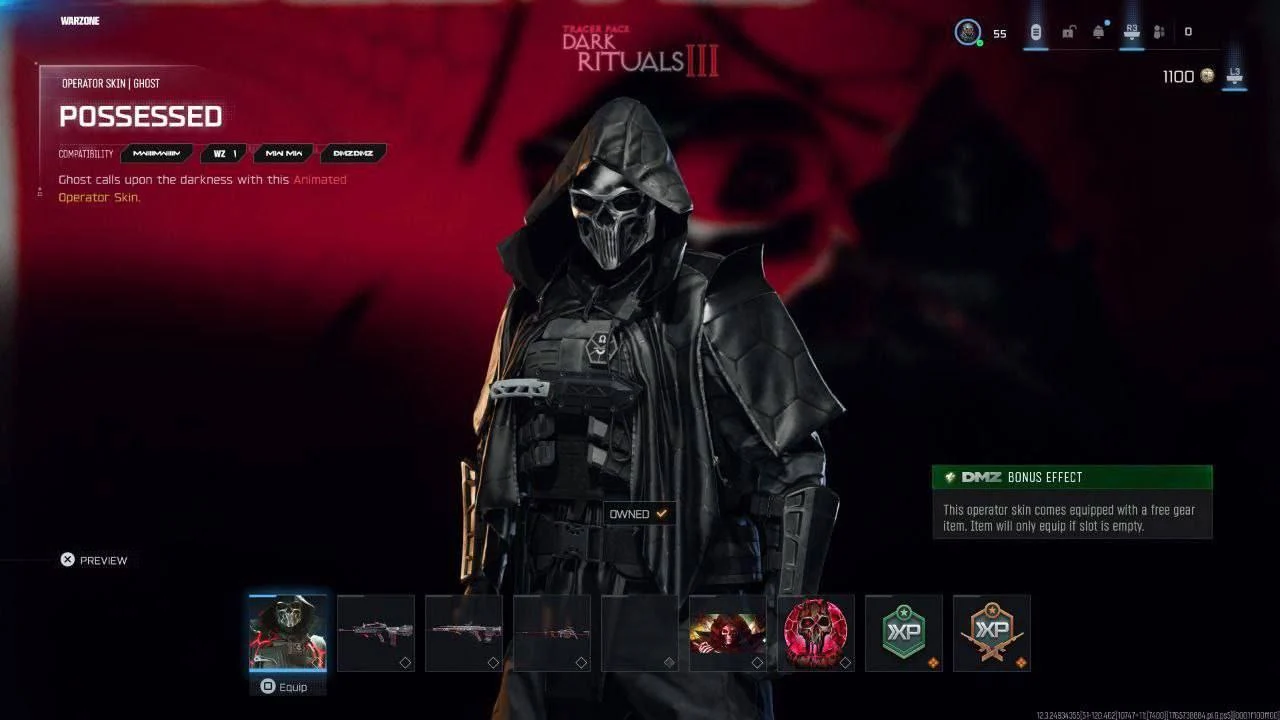The image size is (1280, 720).
Task: Click the rarity diamond on the first blueprint
Action: 405,661
